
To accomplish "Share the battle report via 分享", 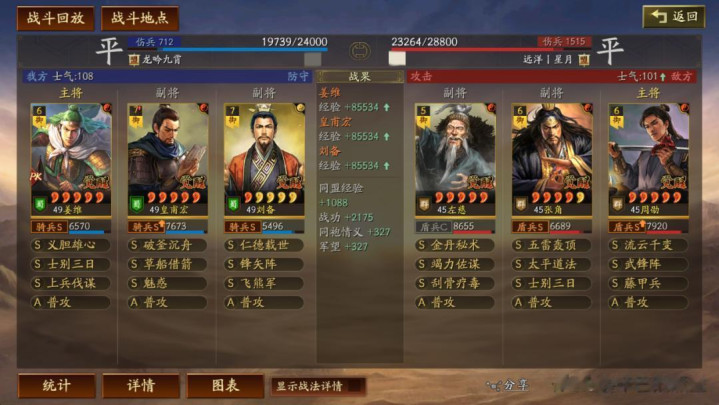I will point(508,384).
